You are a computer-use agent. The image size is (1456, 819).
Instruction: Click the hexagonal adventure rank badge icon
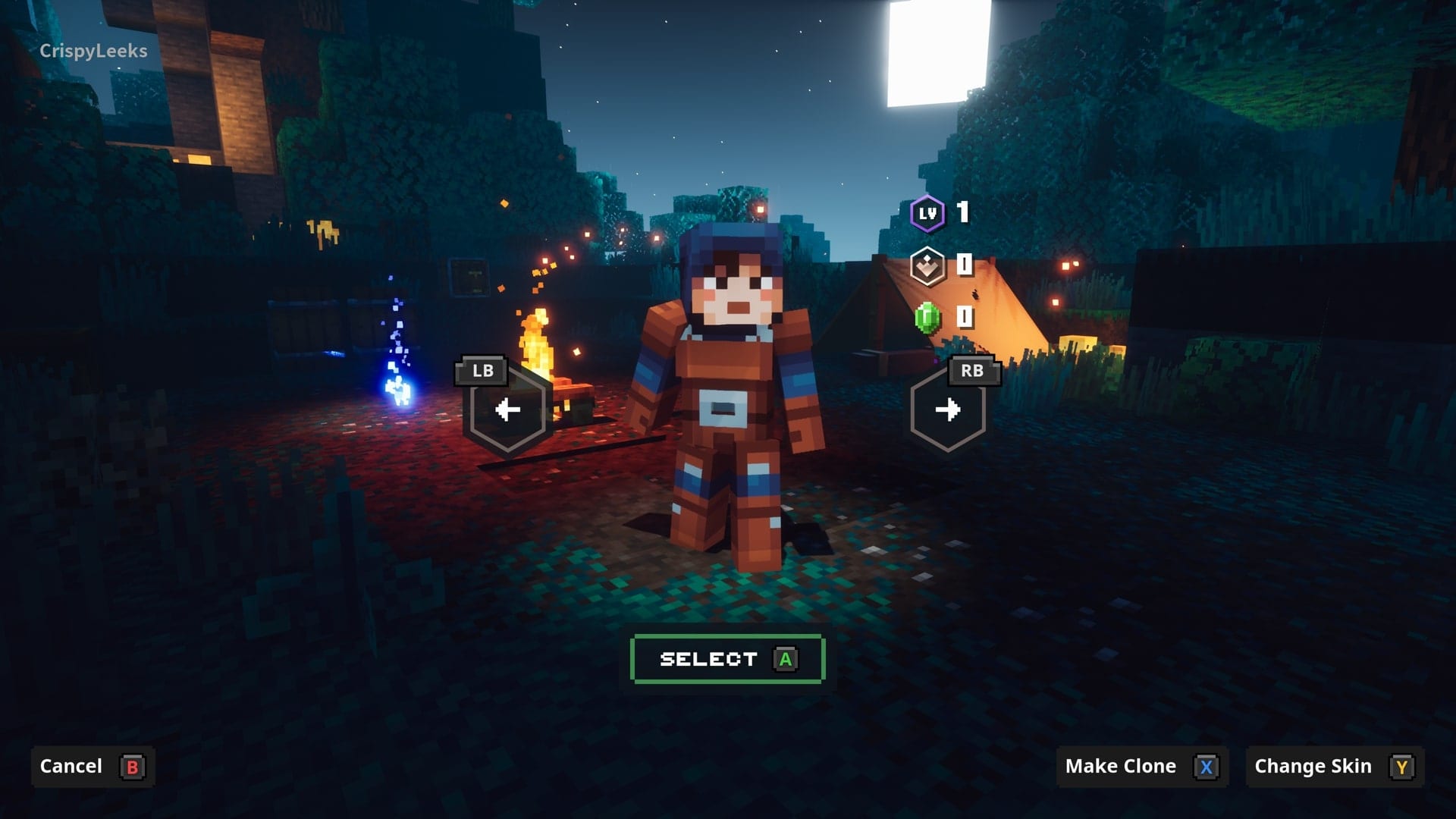pos(927,267)
